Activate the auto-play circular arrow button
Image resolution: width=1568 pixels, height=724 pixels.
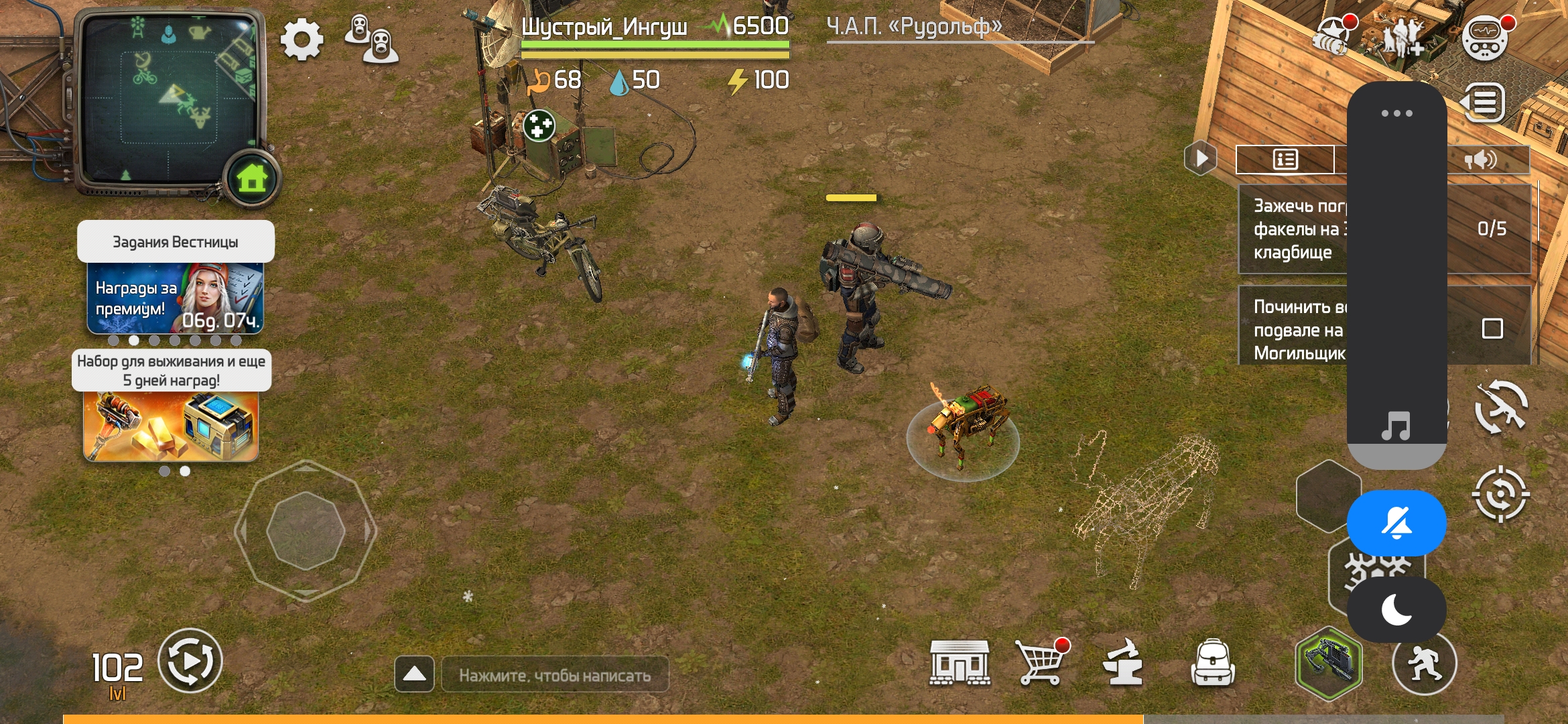point(190,661)
